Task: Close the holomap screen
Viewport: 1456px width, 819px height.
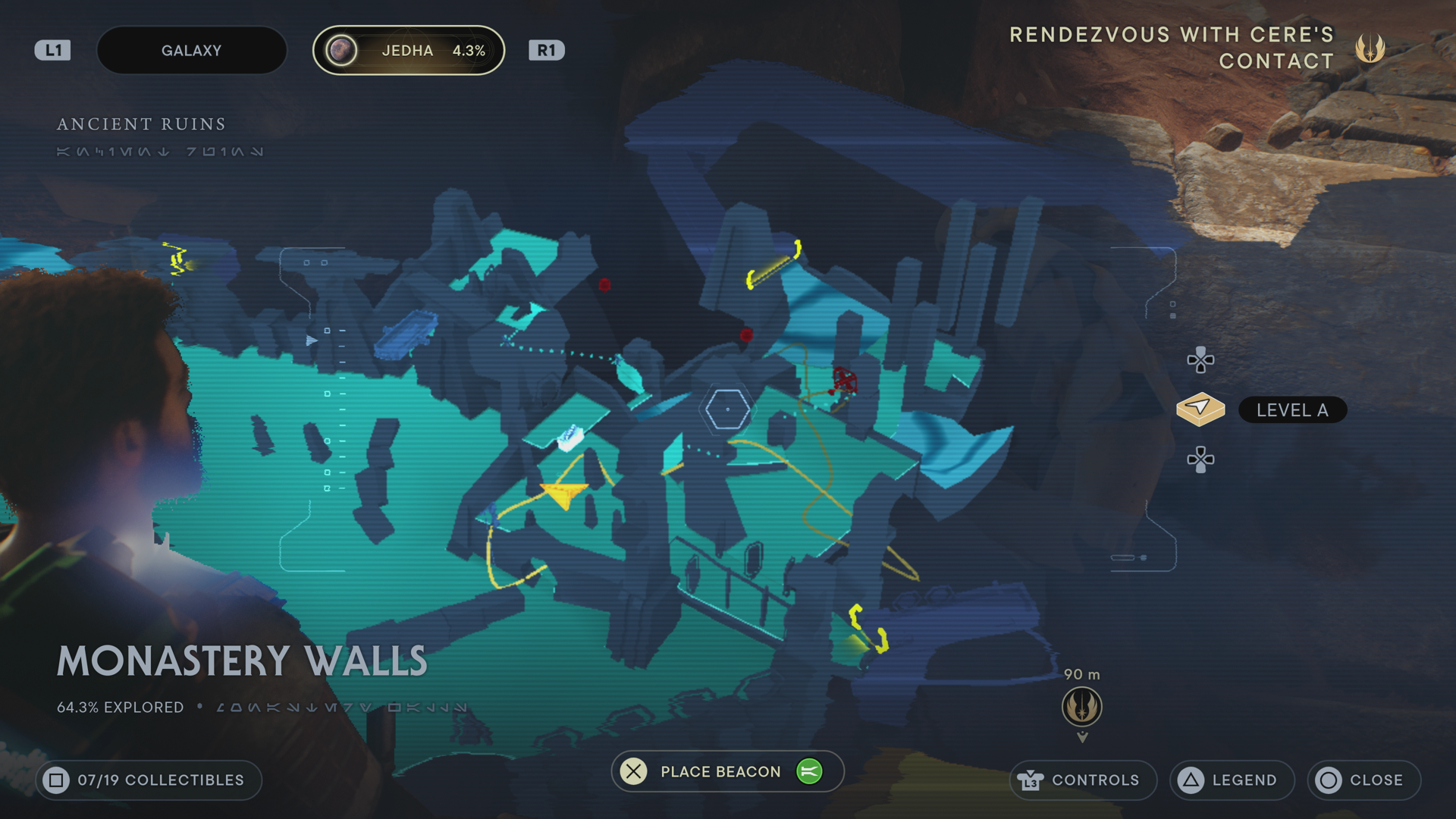Action: (x=1363, y=780)
